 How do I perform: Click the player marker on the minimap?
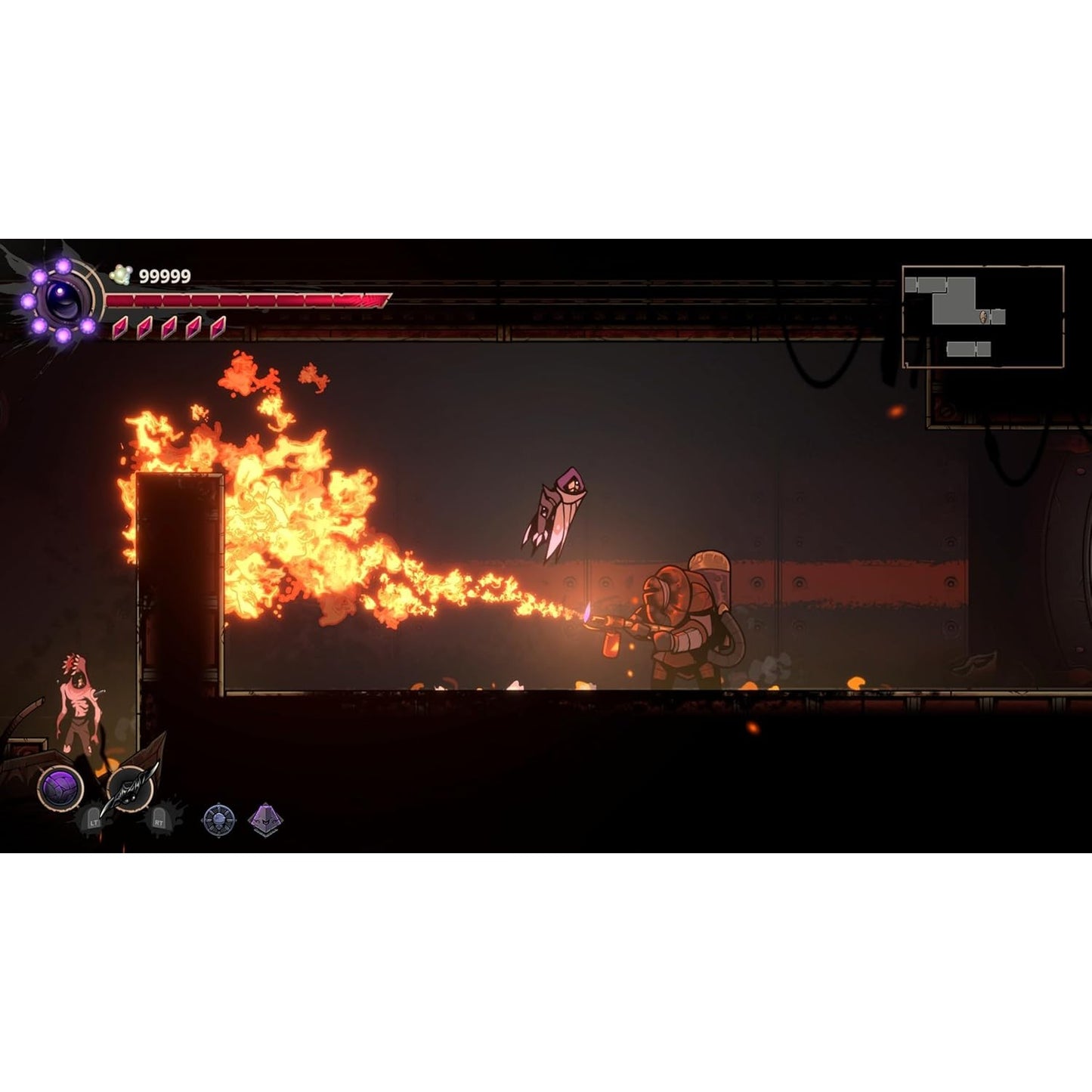983,316
